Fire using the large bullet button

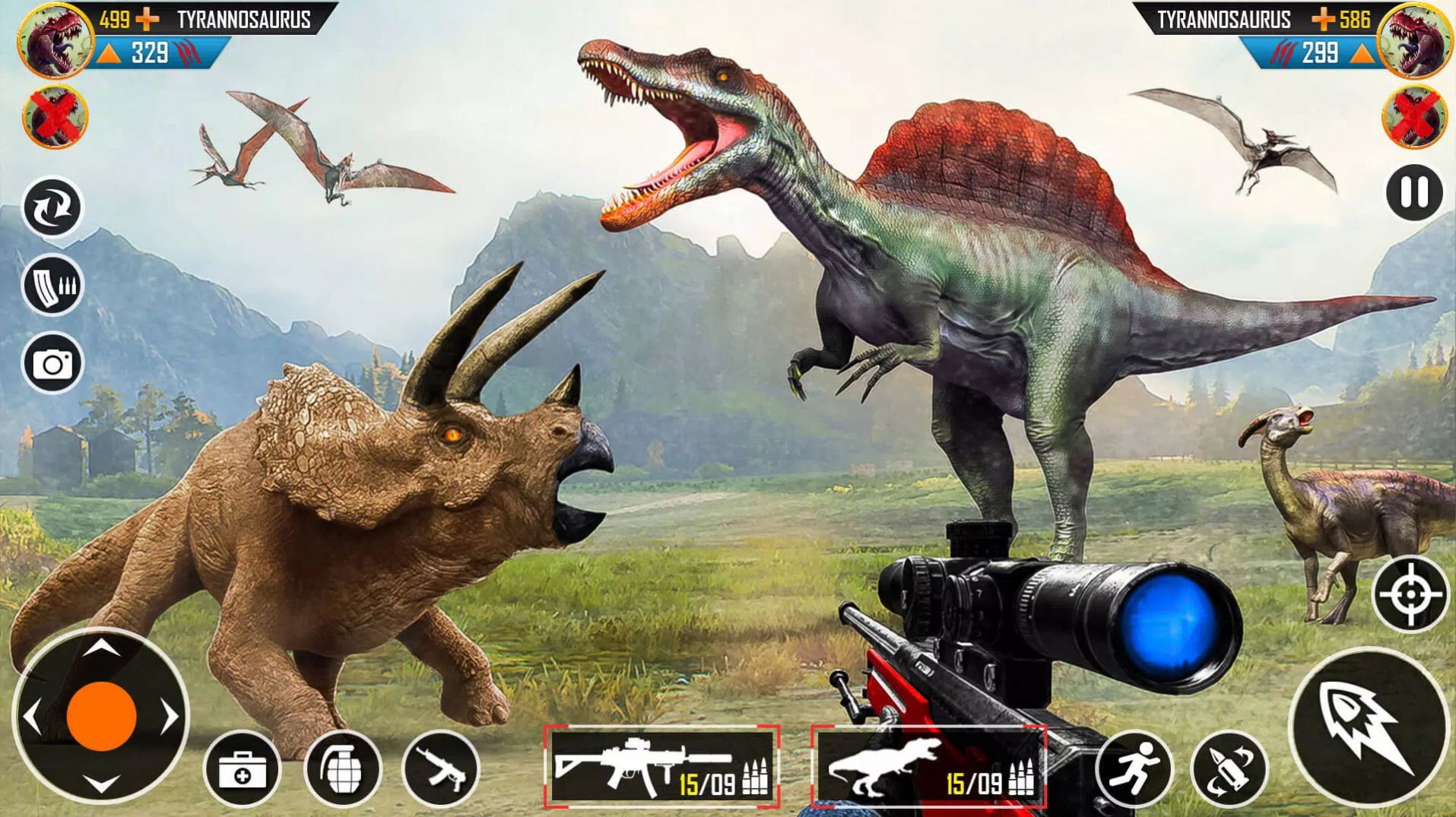1368,727
